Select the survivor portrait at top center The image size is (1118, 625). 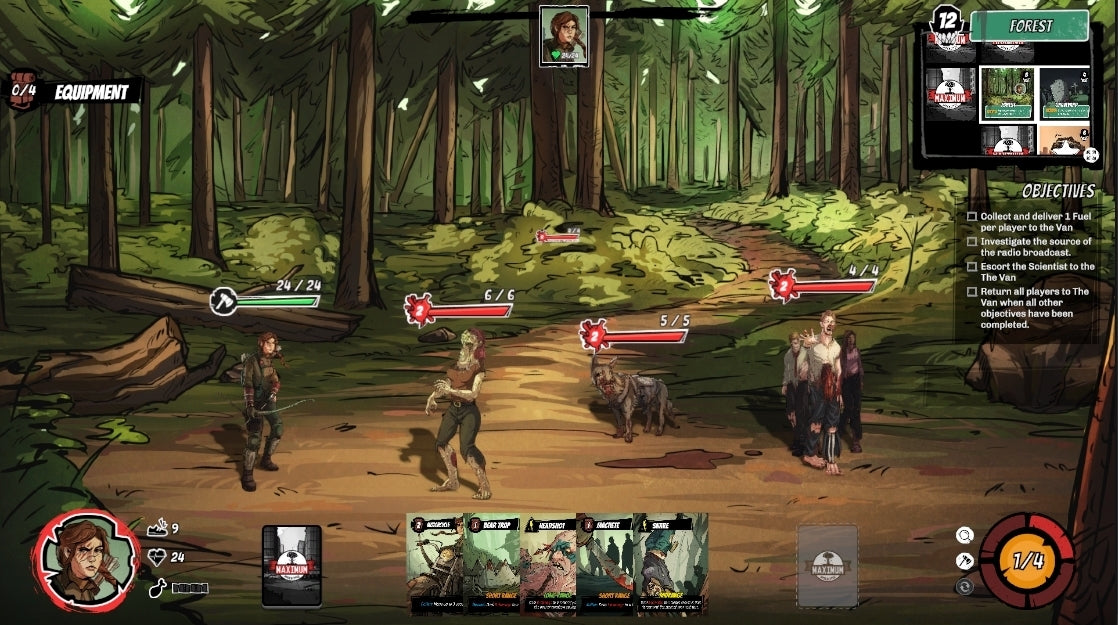tap(564, 36)
